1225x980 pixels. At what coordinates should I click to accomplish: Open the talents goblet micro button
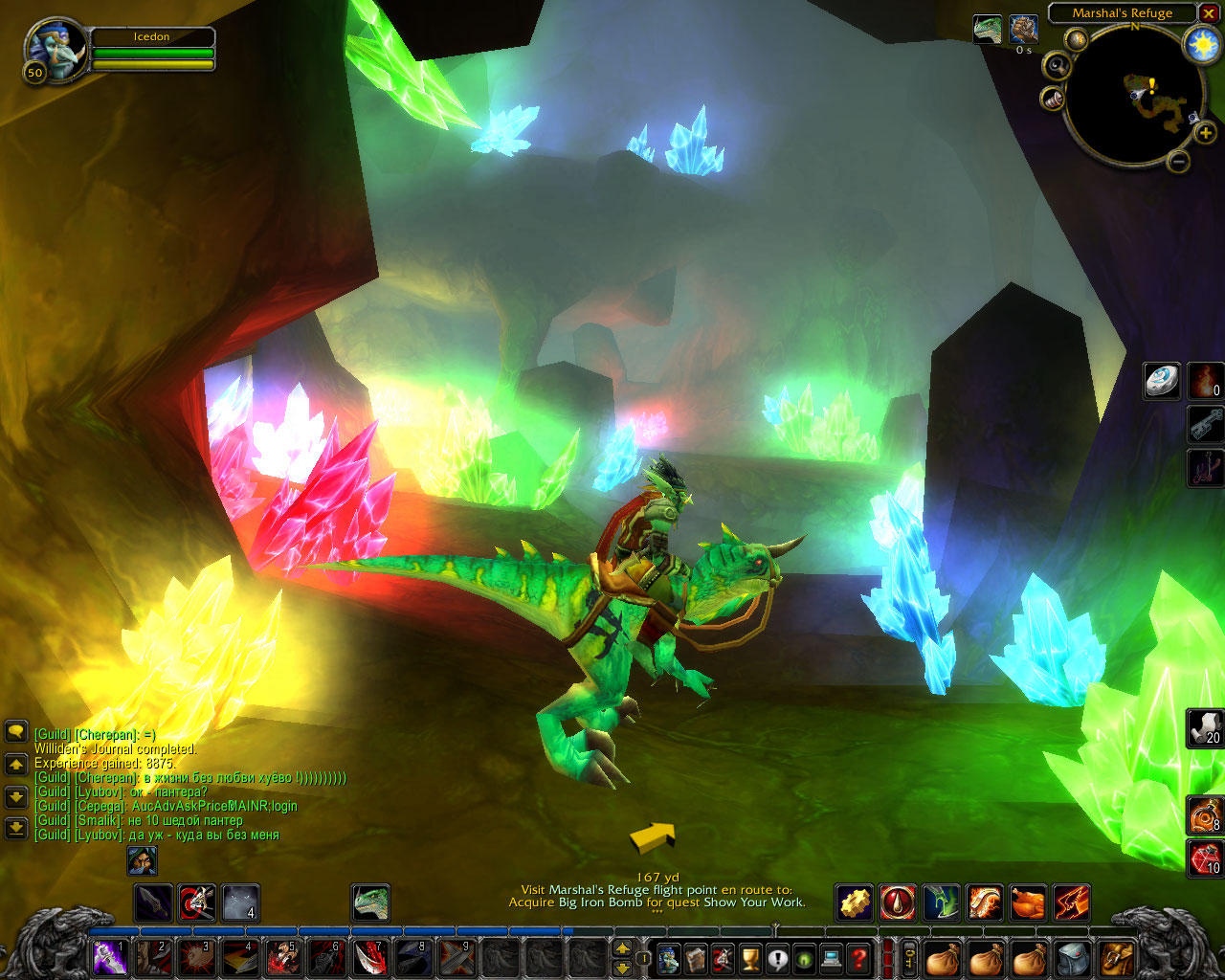(x=751, y=957)
